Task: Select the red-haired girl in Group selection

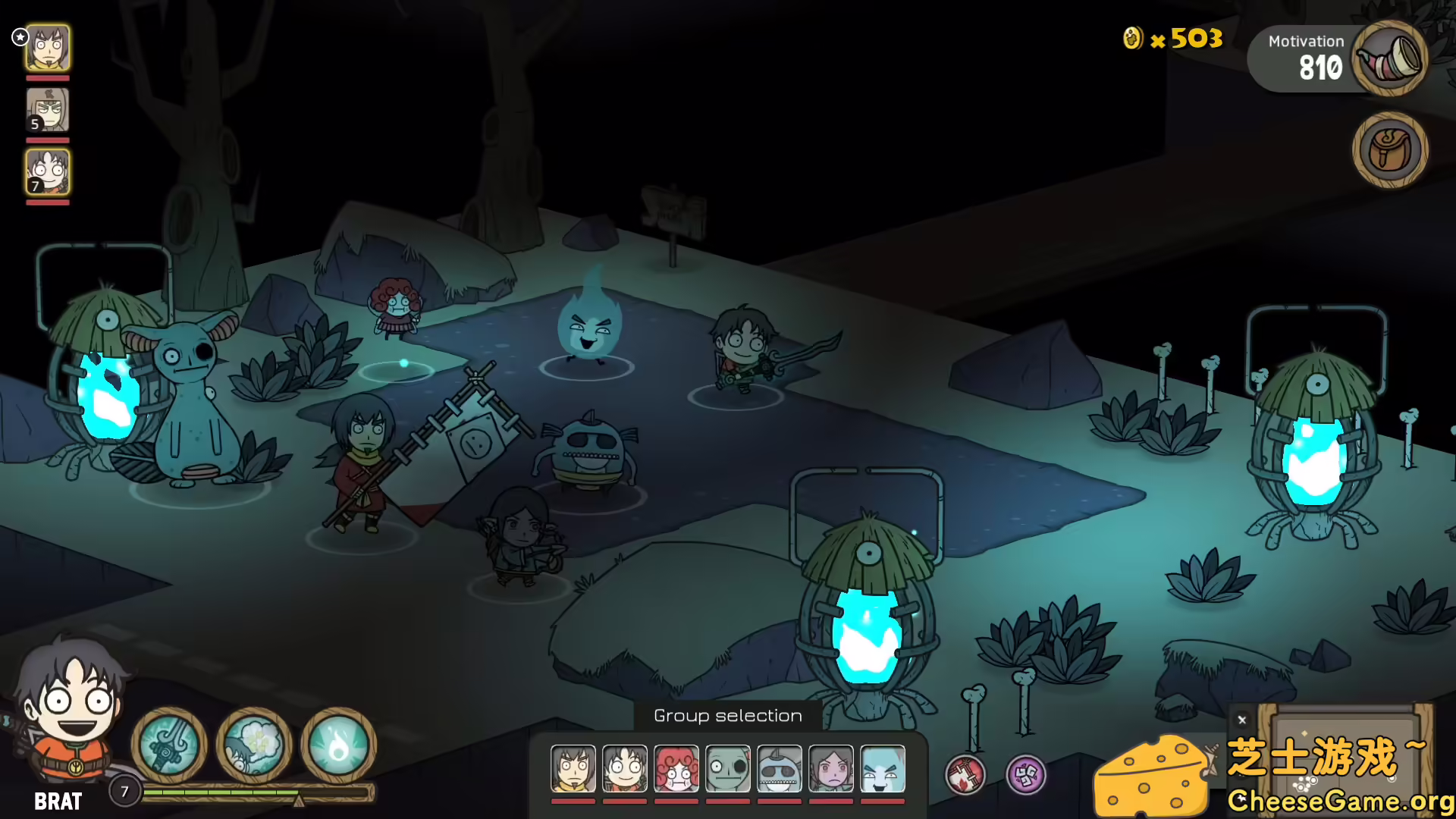Action: (675, 768)
